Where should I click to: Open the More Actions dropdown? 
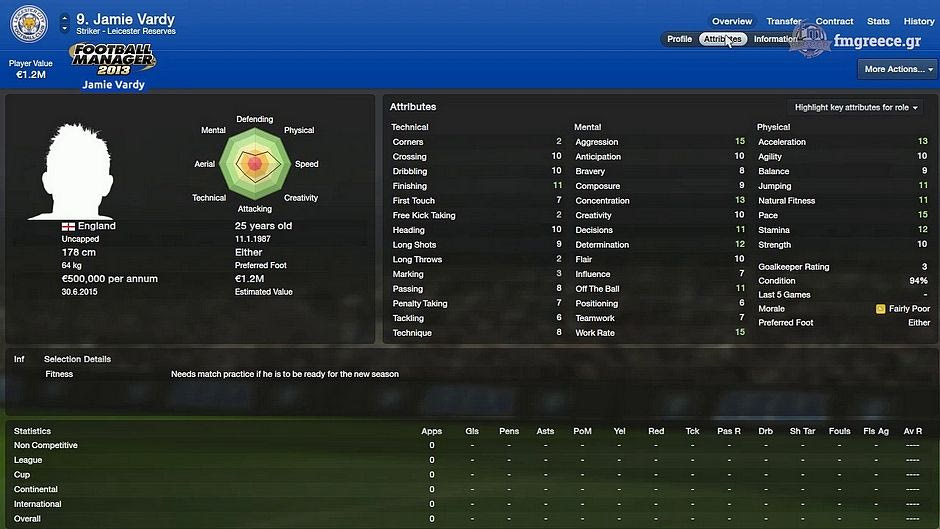[897, 69]
